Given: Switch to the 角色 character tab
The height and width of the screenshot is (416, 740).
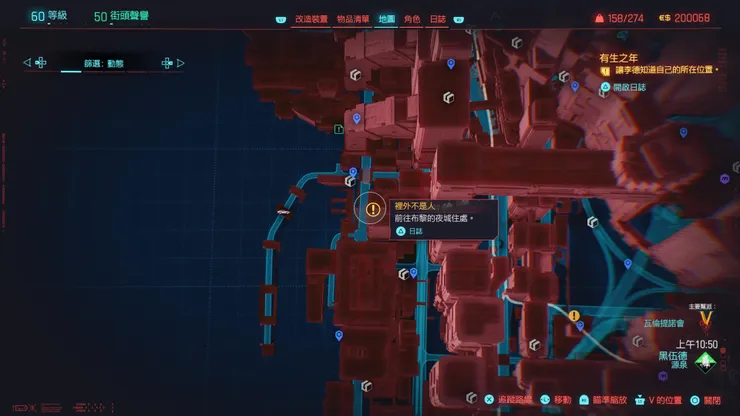Looking at the screenshot, I should 412,19.
